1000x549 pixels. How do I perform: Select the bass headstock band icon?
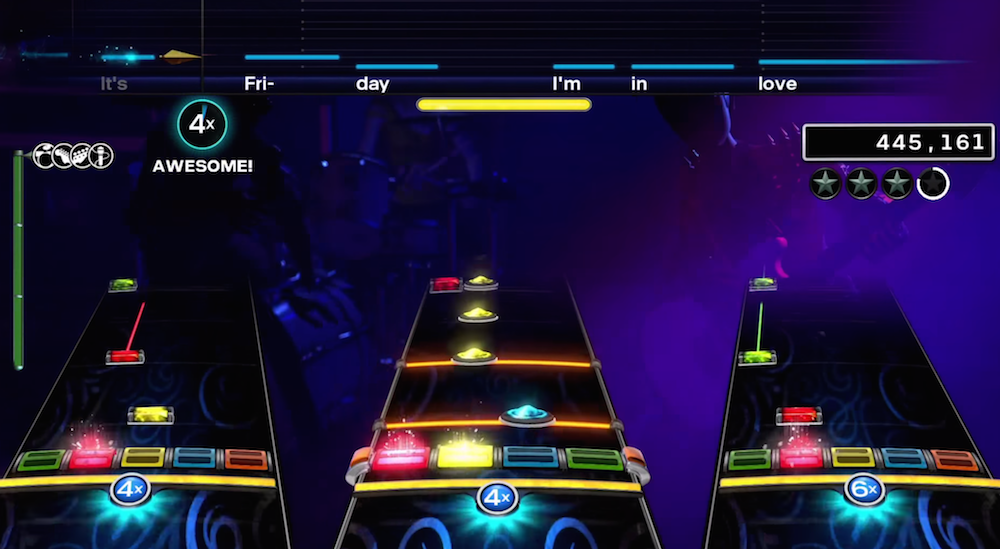pos(83,155)
